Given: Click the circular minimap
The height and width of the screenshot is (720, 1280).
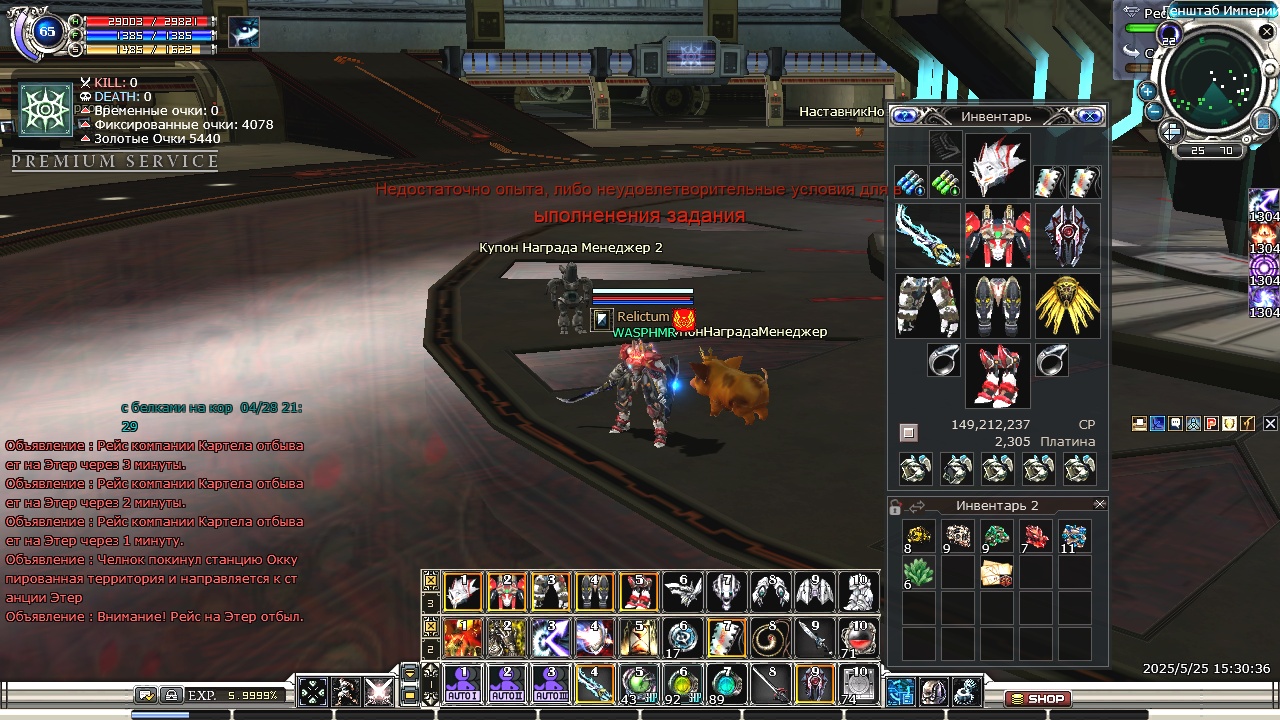Looking at the screenshot, I should pos(1211,90).
